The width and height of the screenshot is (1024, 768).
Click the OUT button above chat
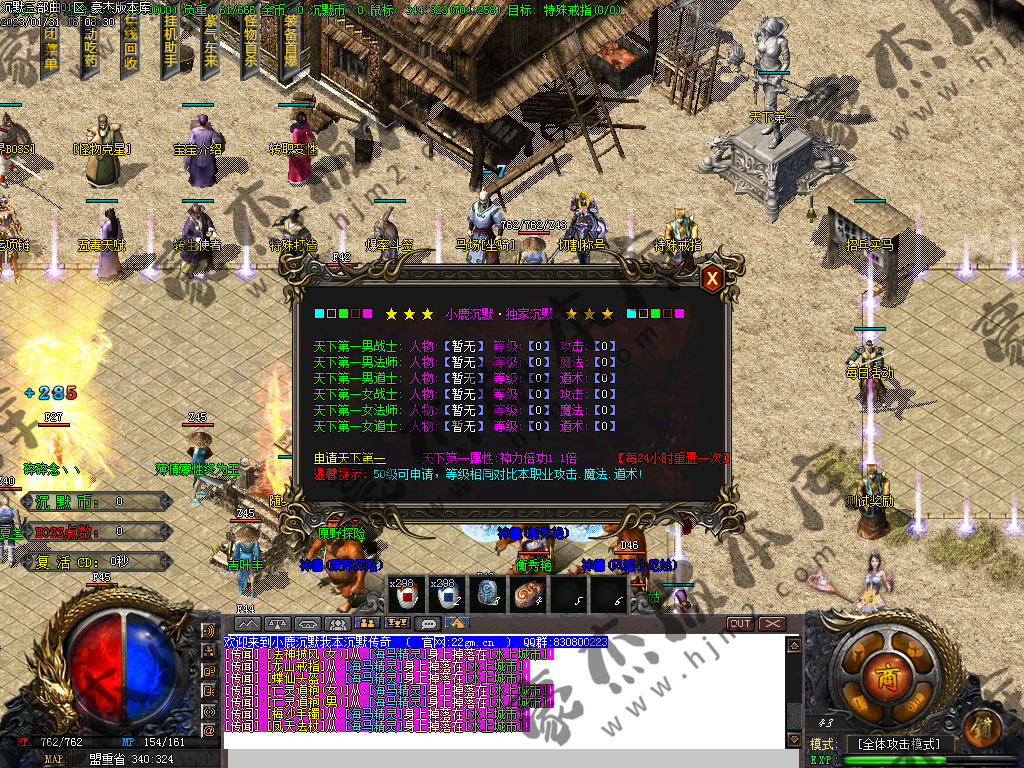(740, 623)
